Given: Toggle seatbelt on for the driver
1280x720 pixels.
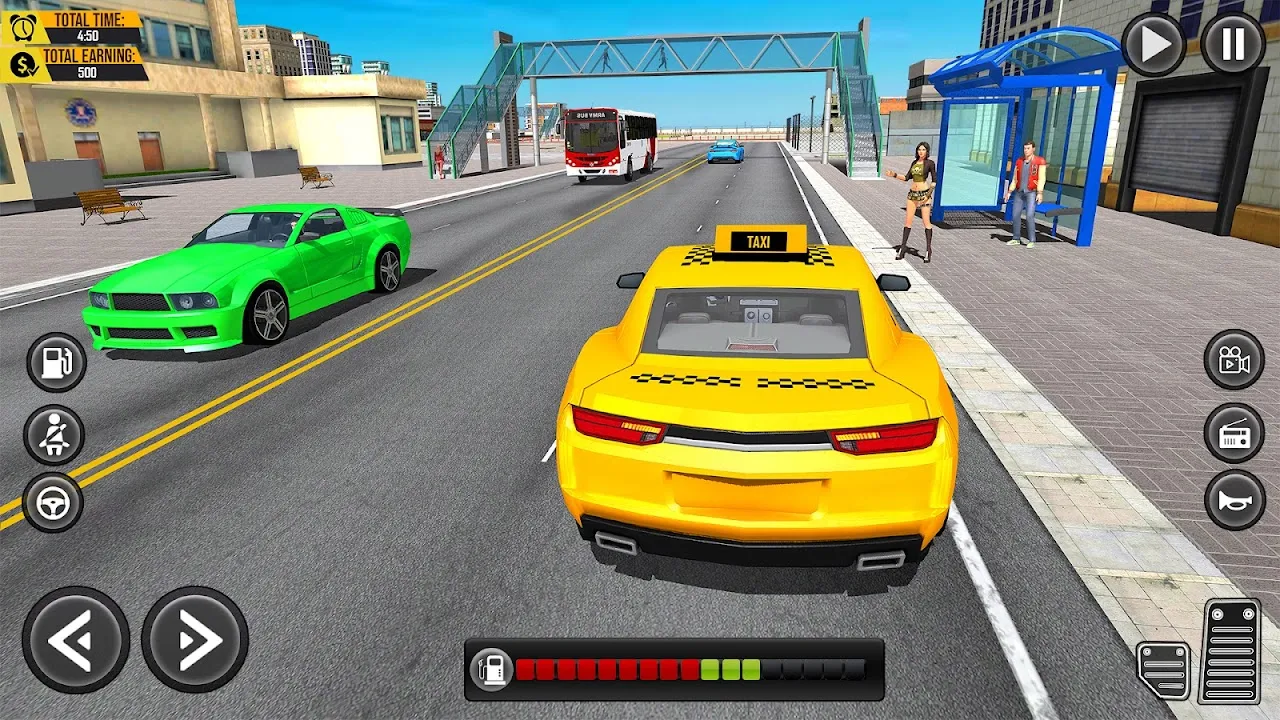Looking at the screenshot, I should (55, 432).
